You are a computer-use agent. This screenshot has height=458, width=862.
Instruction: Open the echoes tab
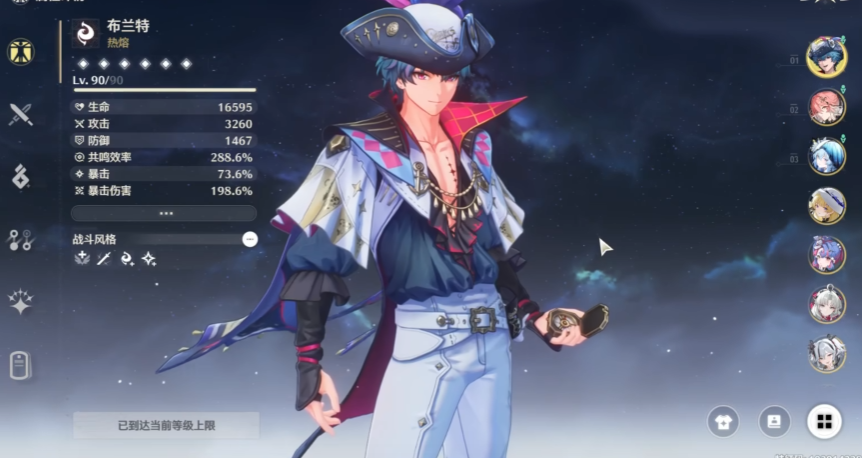tap(21, 175)
